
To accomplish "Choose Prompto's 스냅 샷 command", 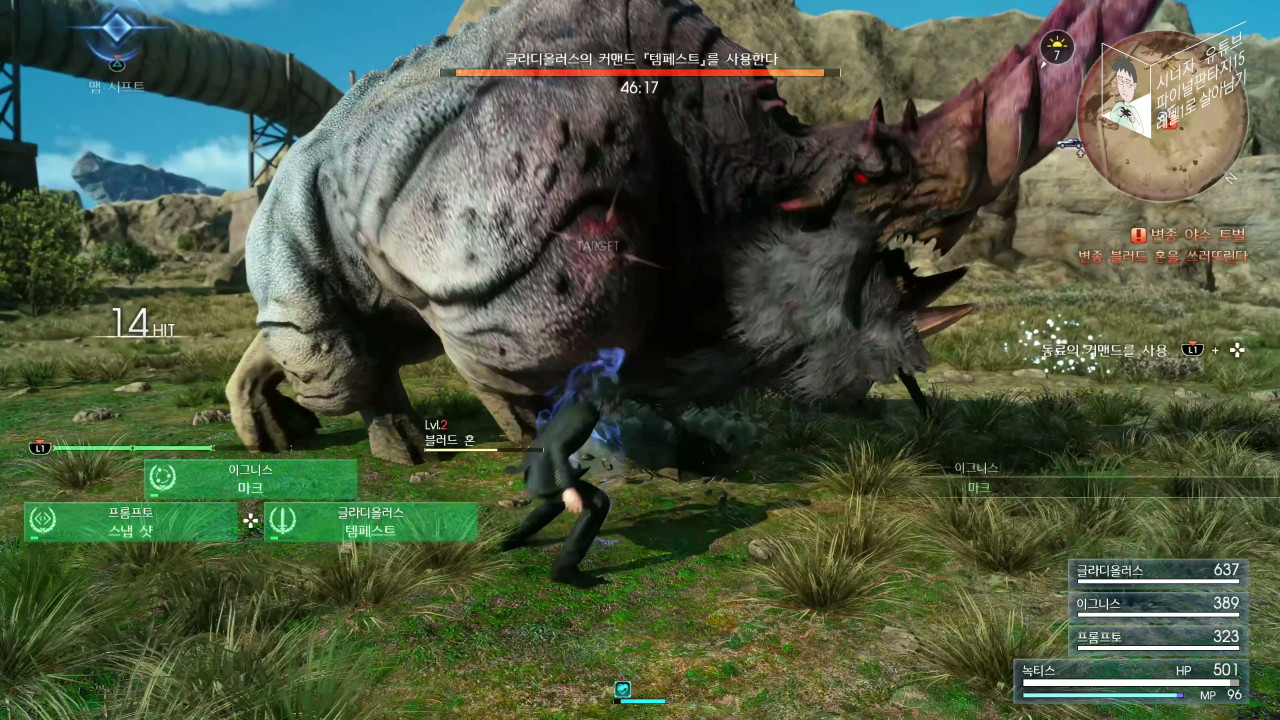I will tap(131, 522).
